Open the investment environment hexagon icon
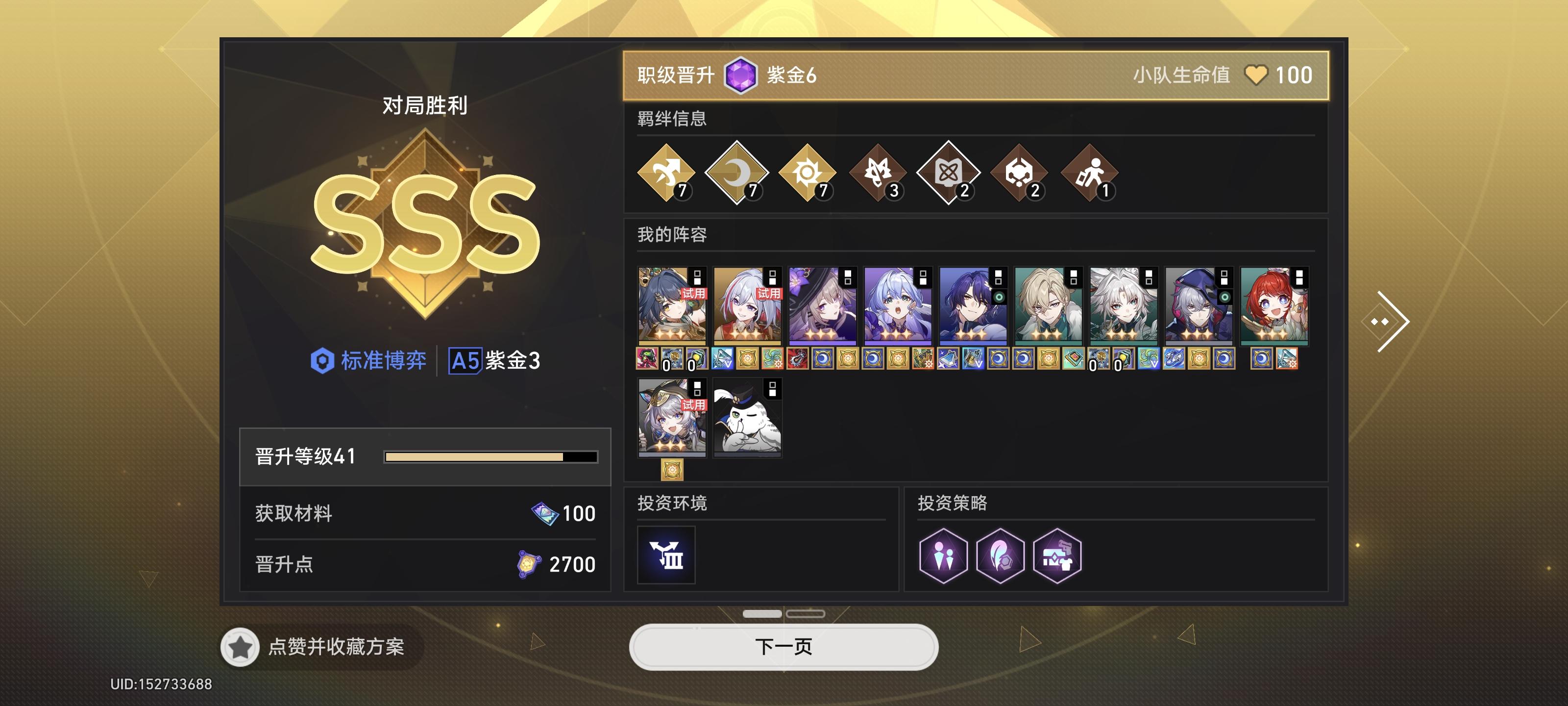1568x706 pixels. coord(666,555)
